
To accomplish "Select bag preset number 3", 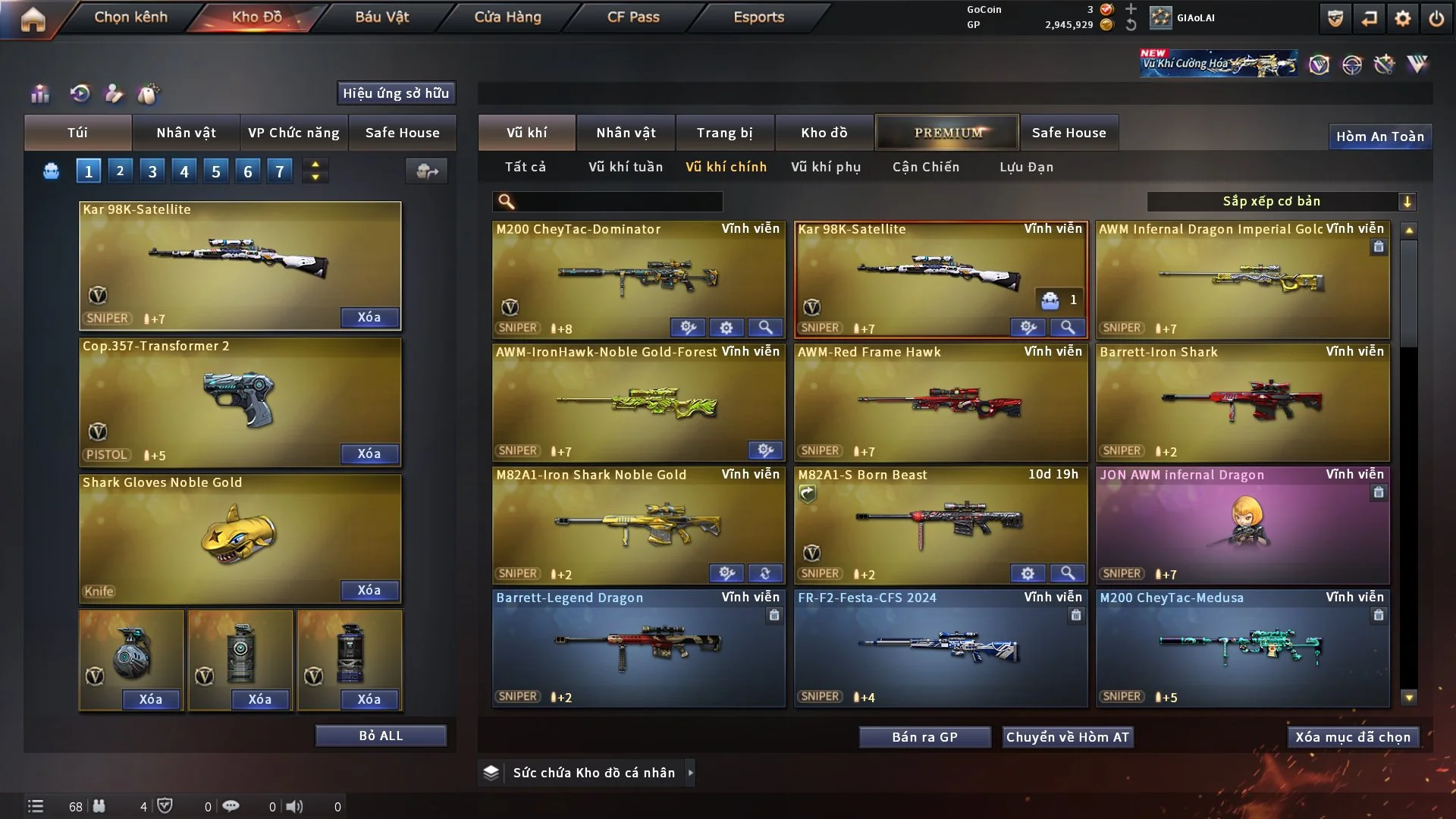I will click(x=152, y=171).
